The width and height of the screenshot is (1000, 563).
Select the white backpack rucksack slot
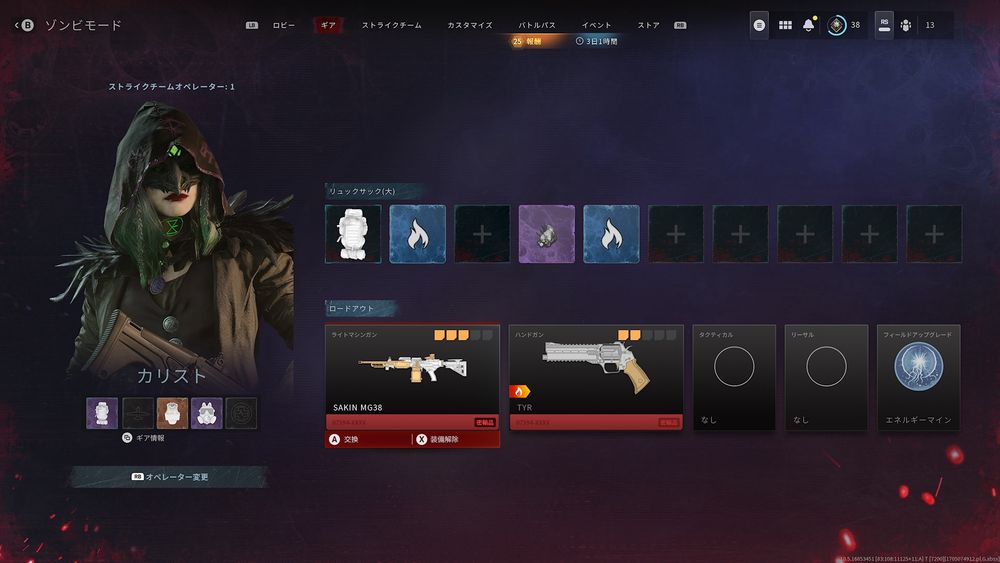pos(353,234)
